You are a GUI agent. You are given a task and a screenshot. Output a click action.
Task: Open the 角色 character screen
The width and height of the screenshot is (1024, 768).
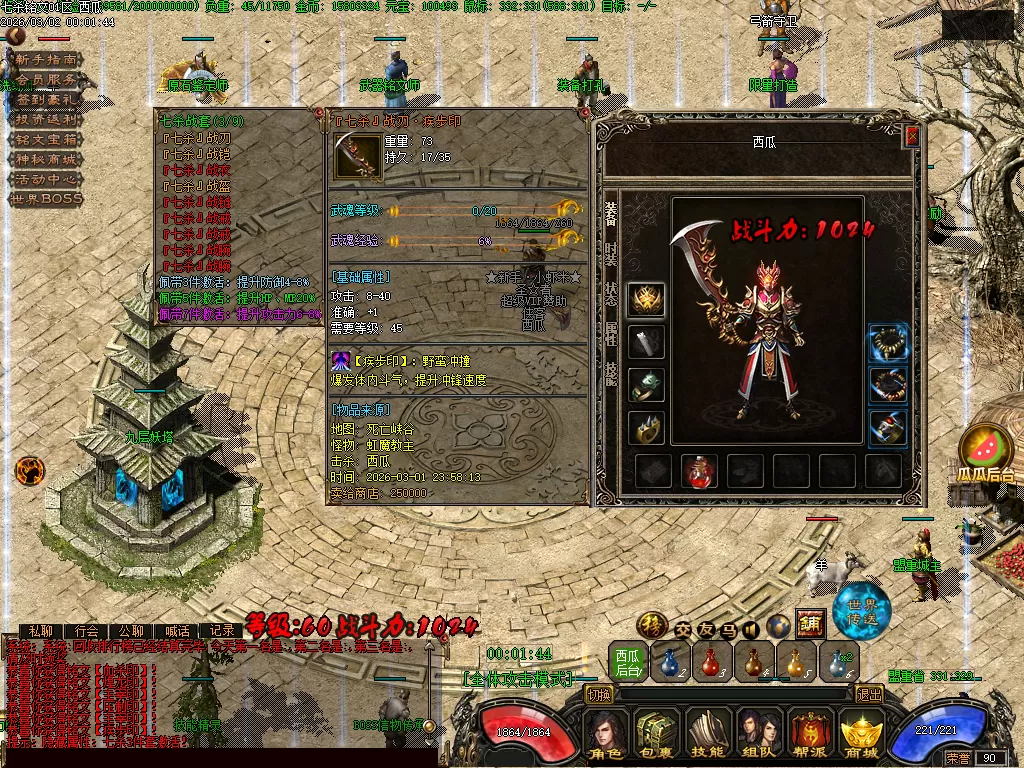click(x=607, y=737)
